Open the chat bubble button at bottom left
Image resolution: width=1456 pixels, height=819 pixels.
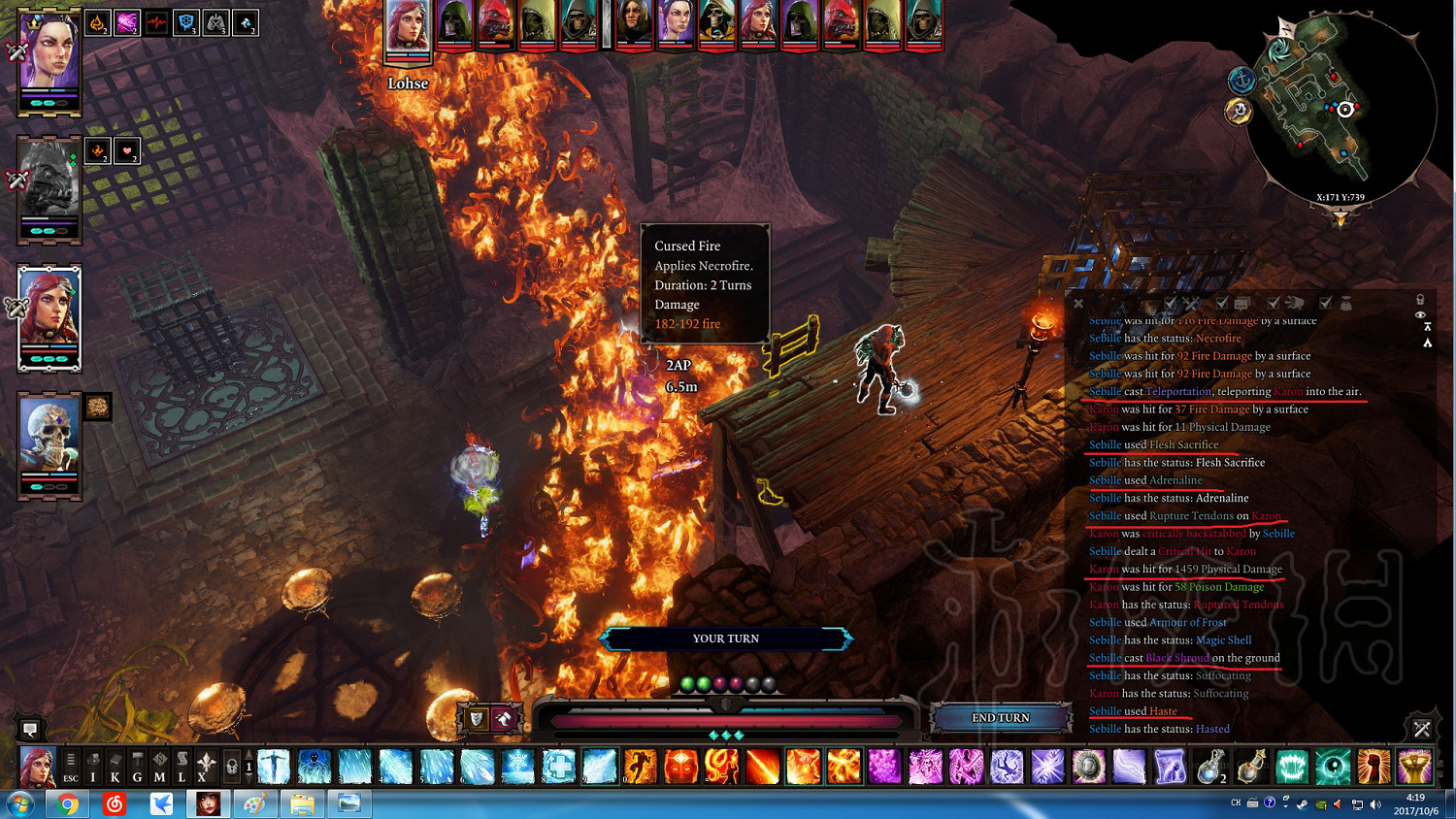tap(30, 729)
